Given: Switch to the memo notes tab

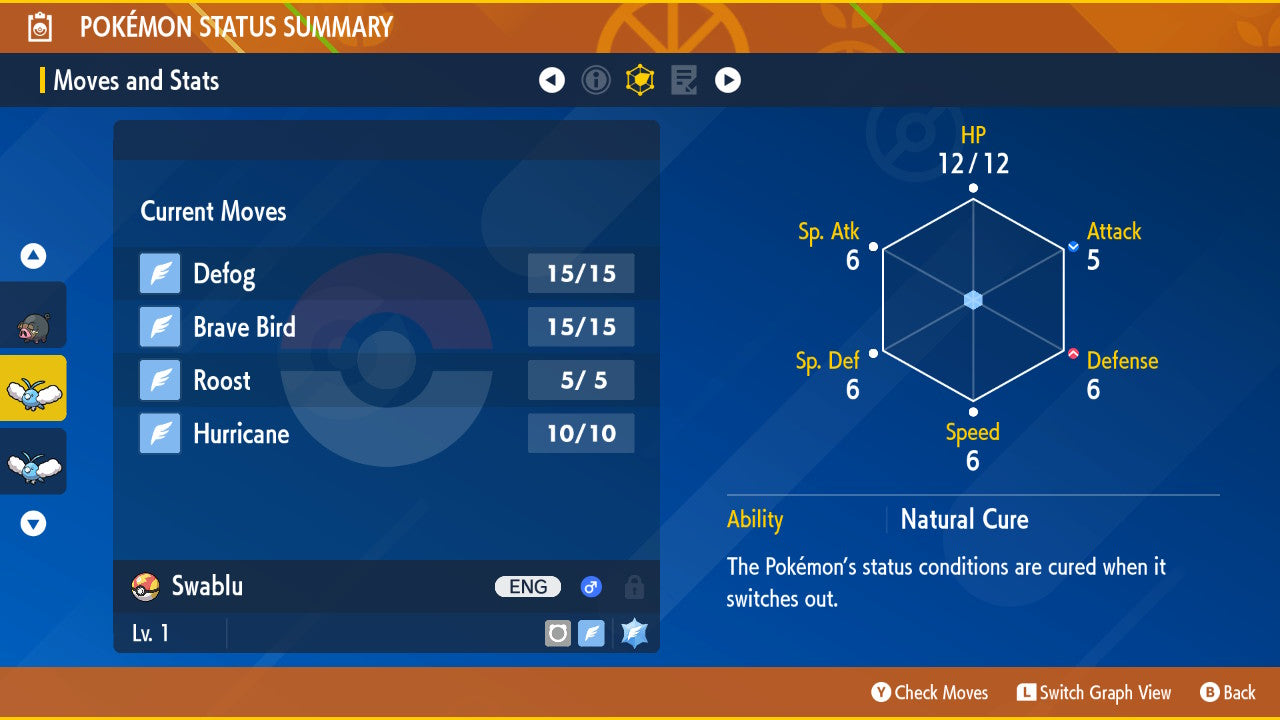Looking at the screenshot, I should pyautogui.click(x=684, y=80).
